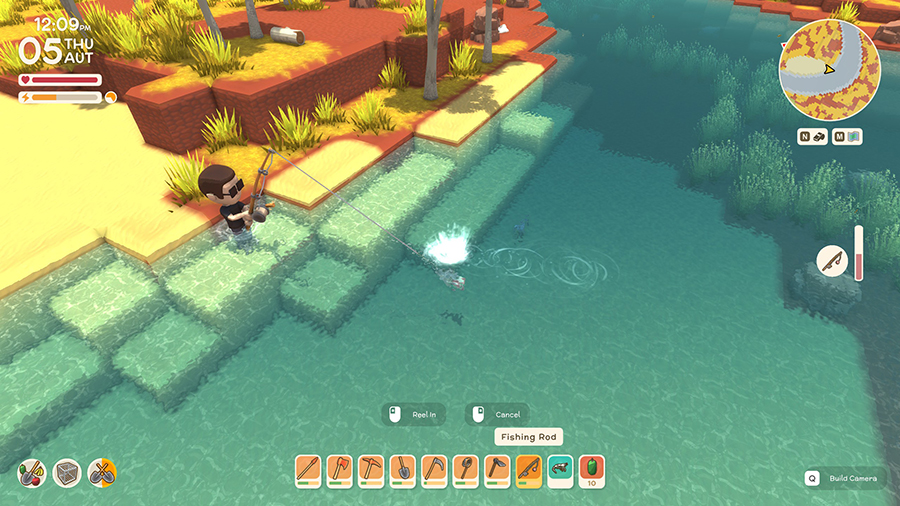The height and width of the screenshot is (506, 900).
Task: Choose the green pepper stack of 10
Action: point(591,469)
